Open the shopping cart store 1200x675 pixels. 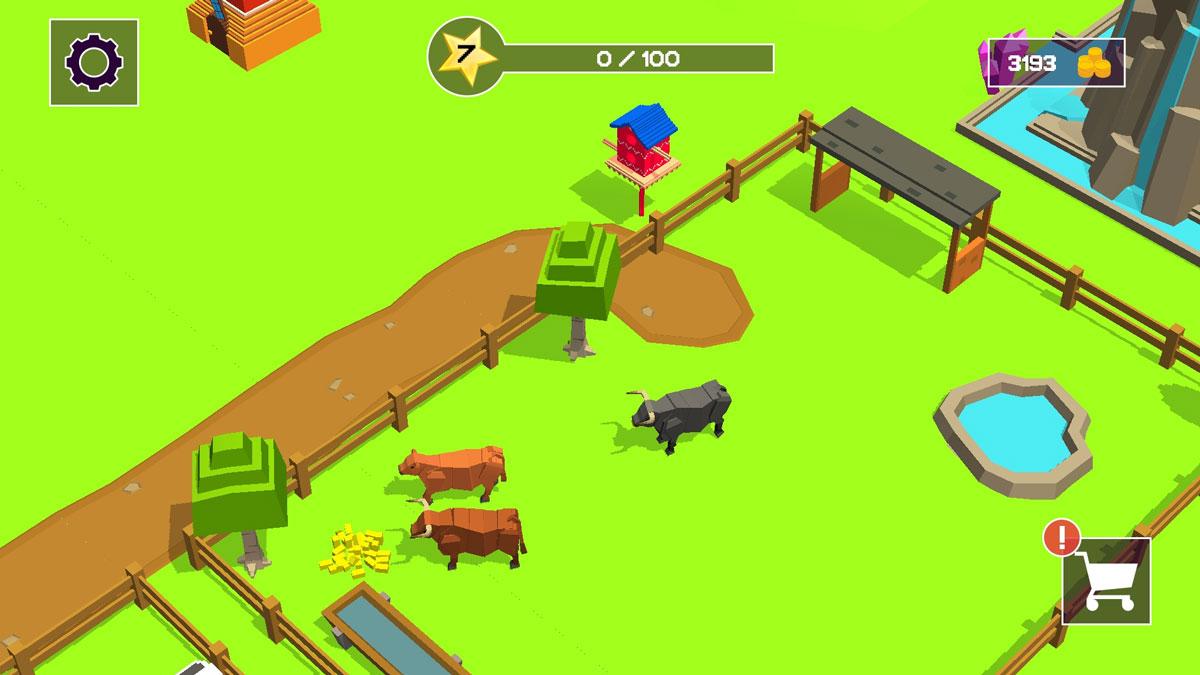[x=1106, y=581]
